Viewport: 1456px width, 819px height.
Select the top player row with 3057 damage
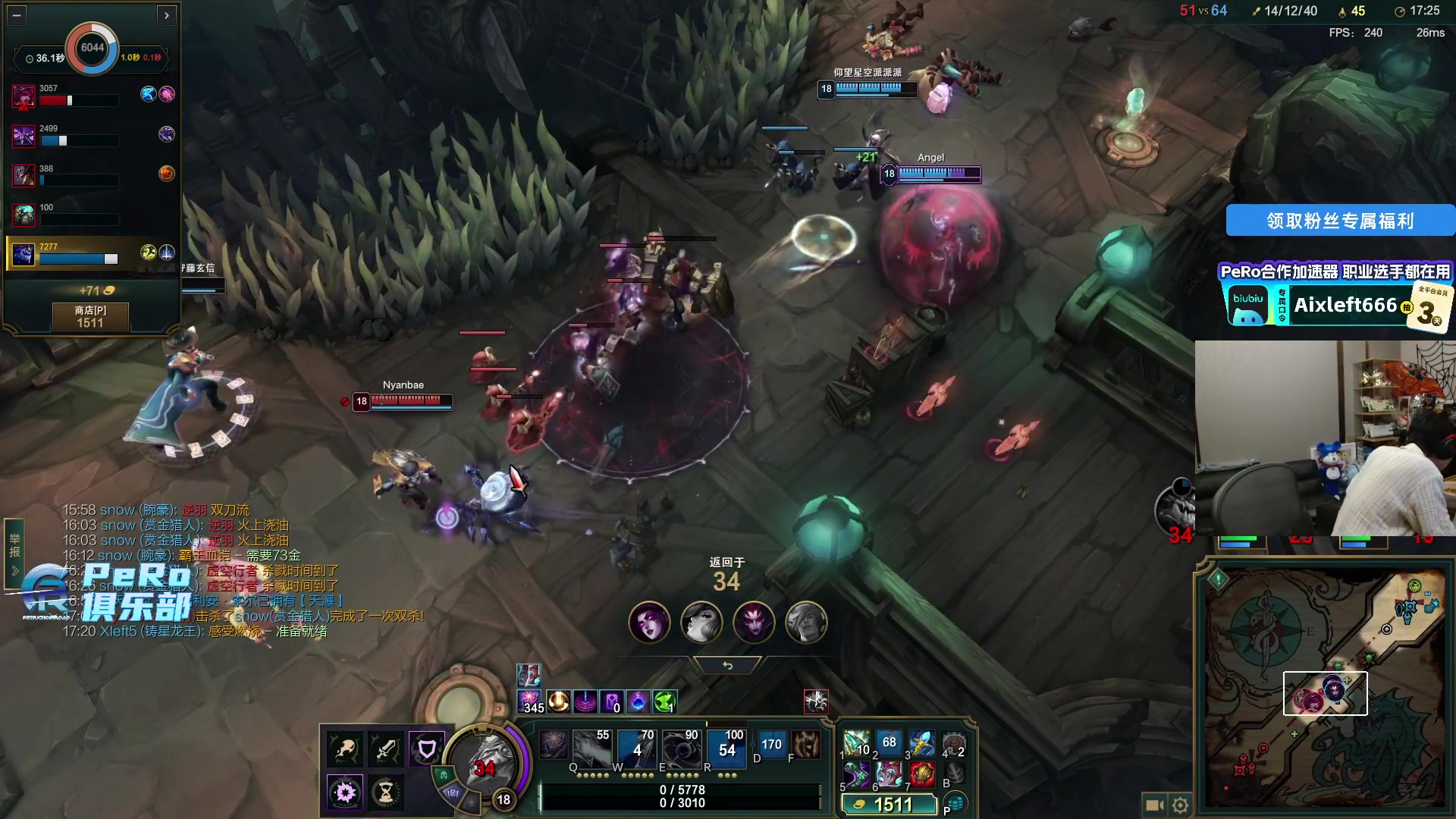pyautogui.click(x=91, y=96)
